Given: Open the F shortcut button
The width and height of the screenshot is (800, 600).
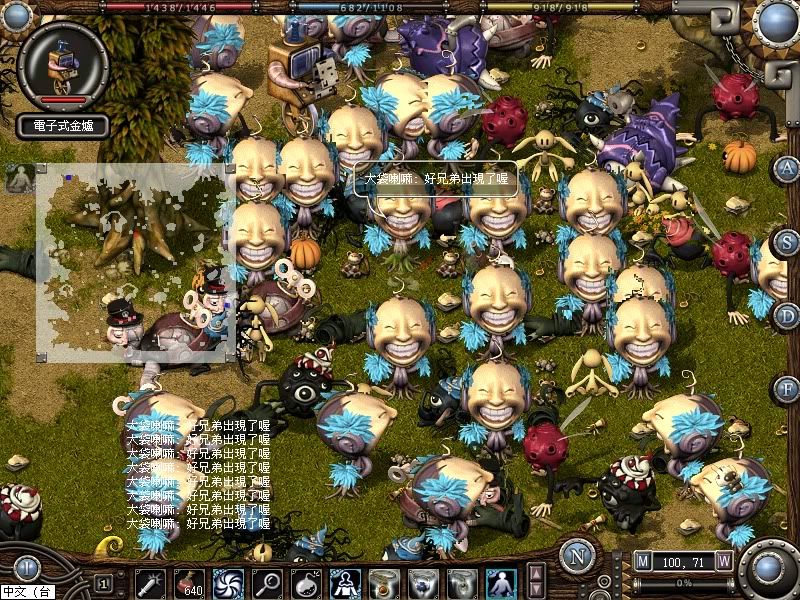Looking at the screenshot, I should (787, 388).
